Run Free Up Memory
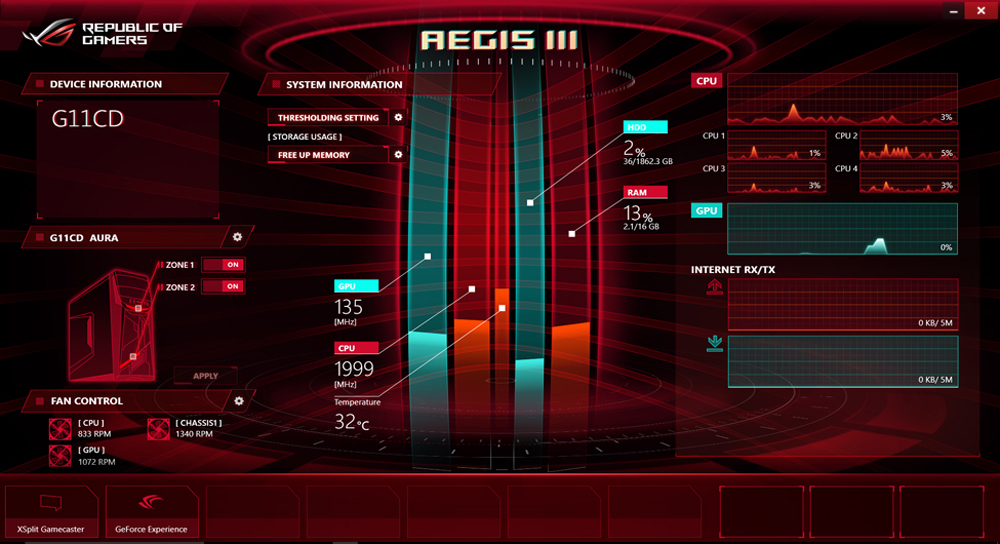 pos(327,155)
